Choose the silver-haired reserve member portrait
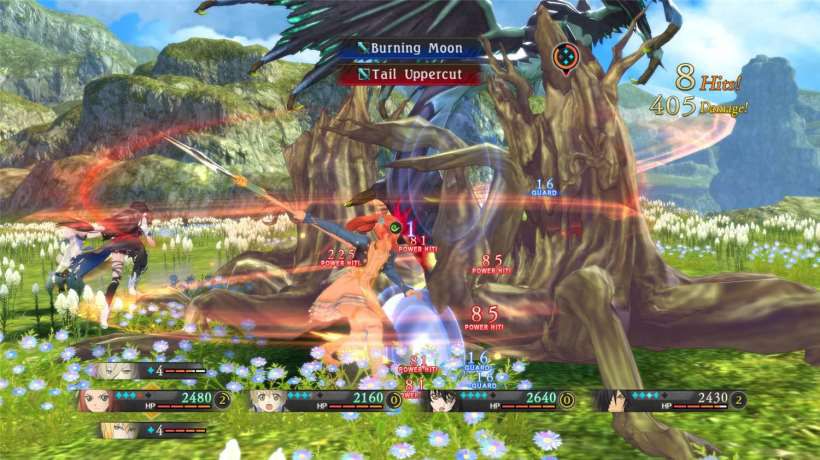Screen dimensions: 820x460 113,370
